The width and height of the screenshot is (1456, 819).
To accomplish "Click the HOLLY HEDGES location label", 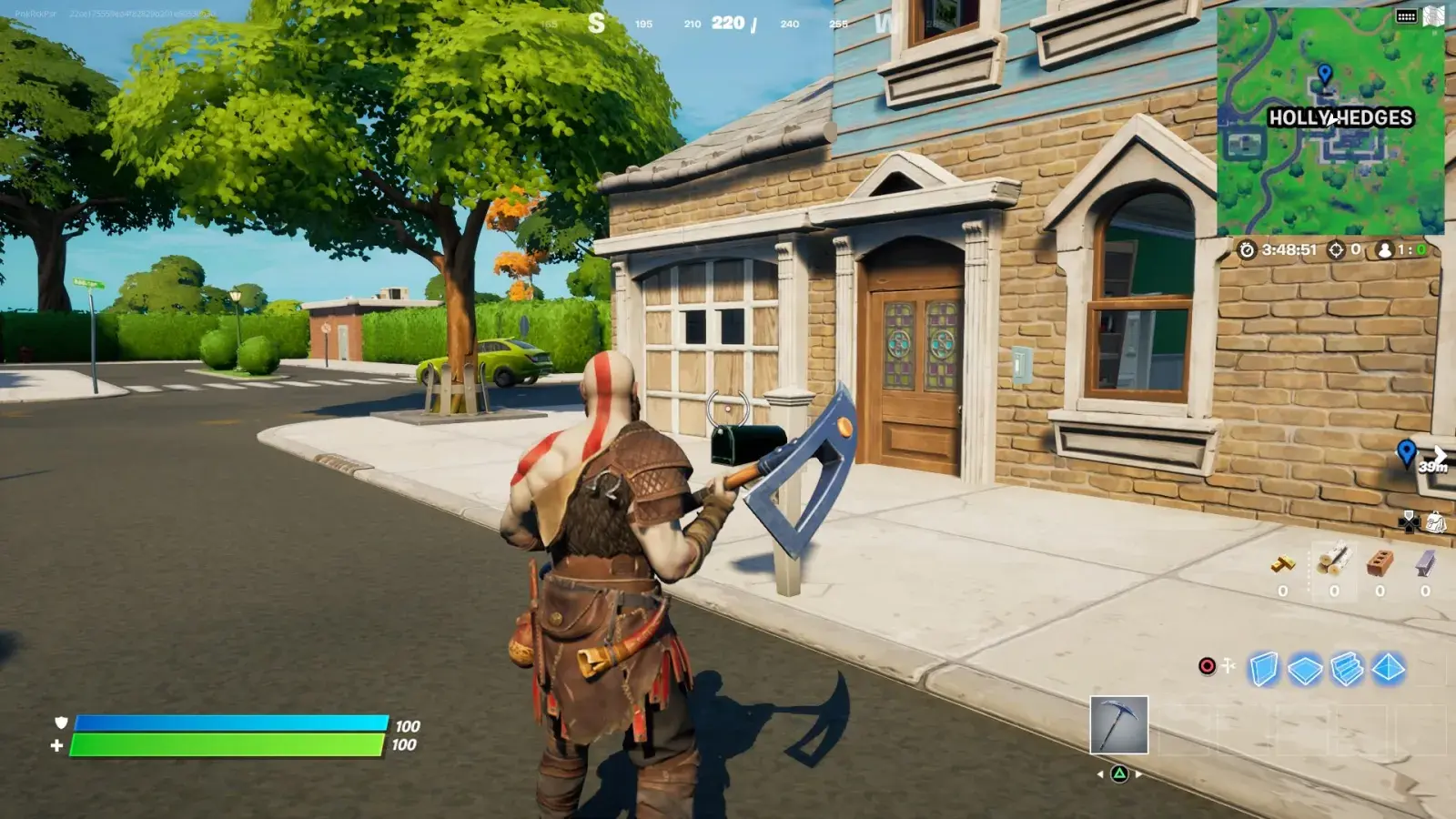I will pos(1339,116).
